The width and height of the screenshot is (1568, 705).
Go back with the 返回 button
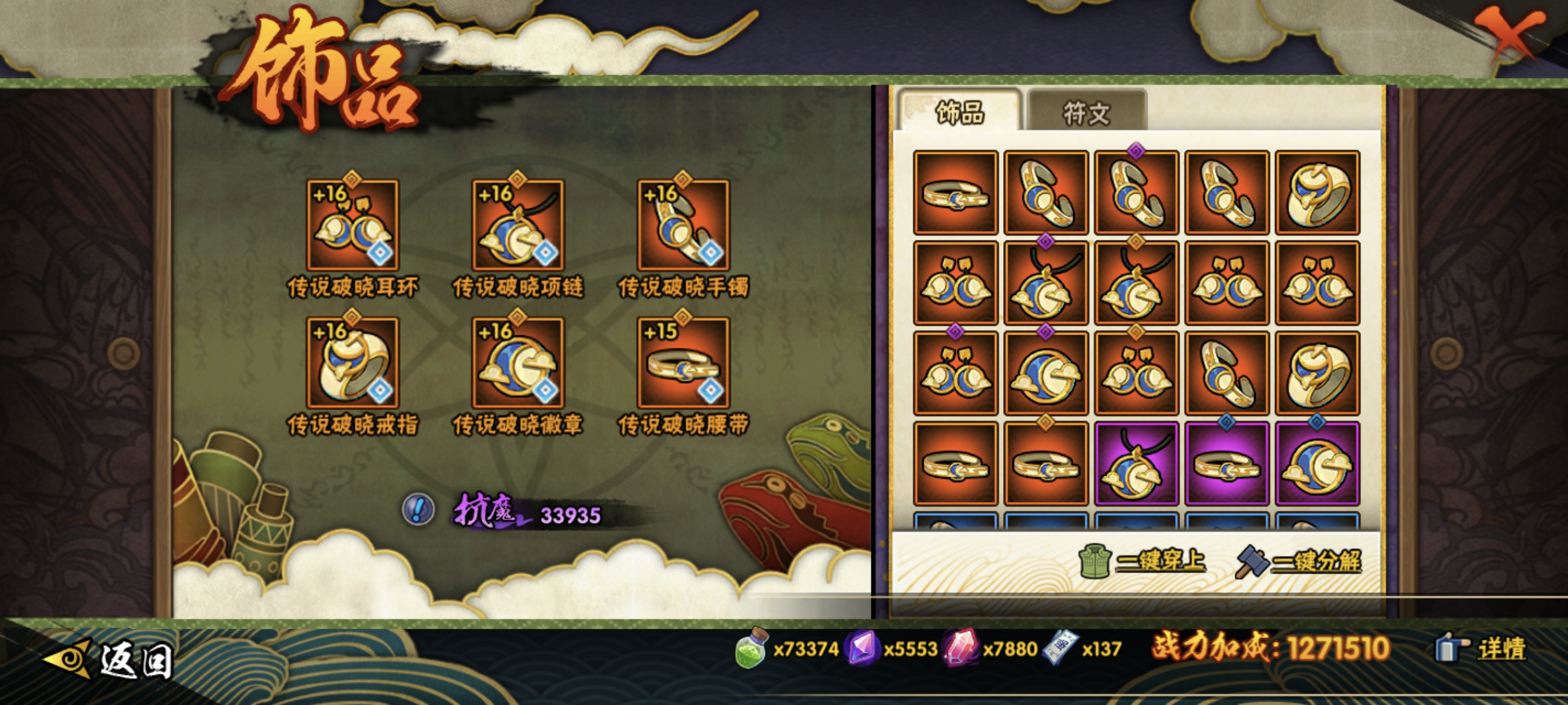[110, 659]
